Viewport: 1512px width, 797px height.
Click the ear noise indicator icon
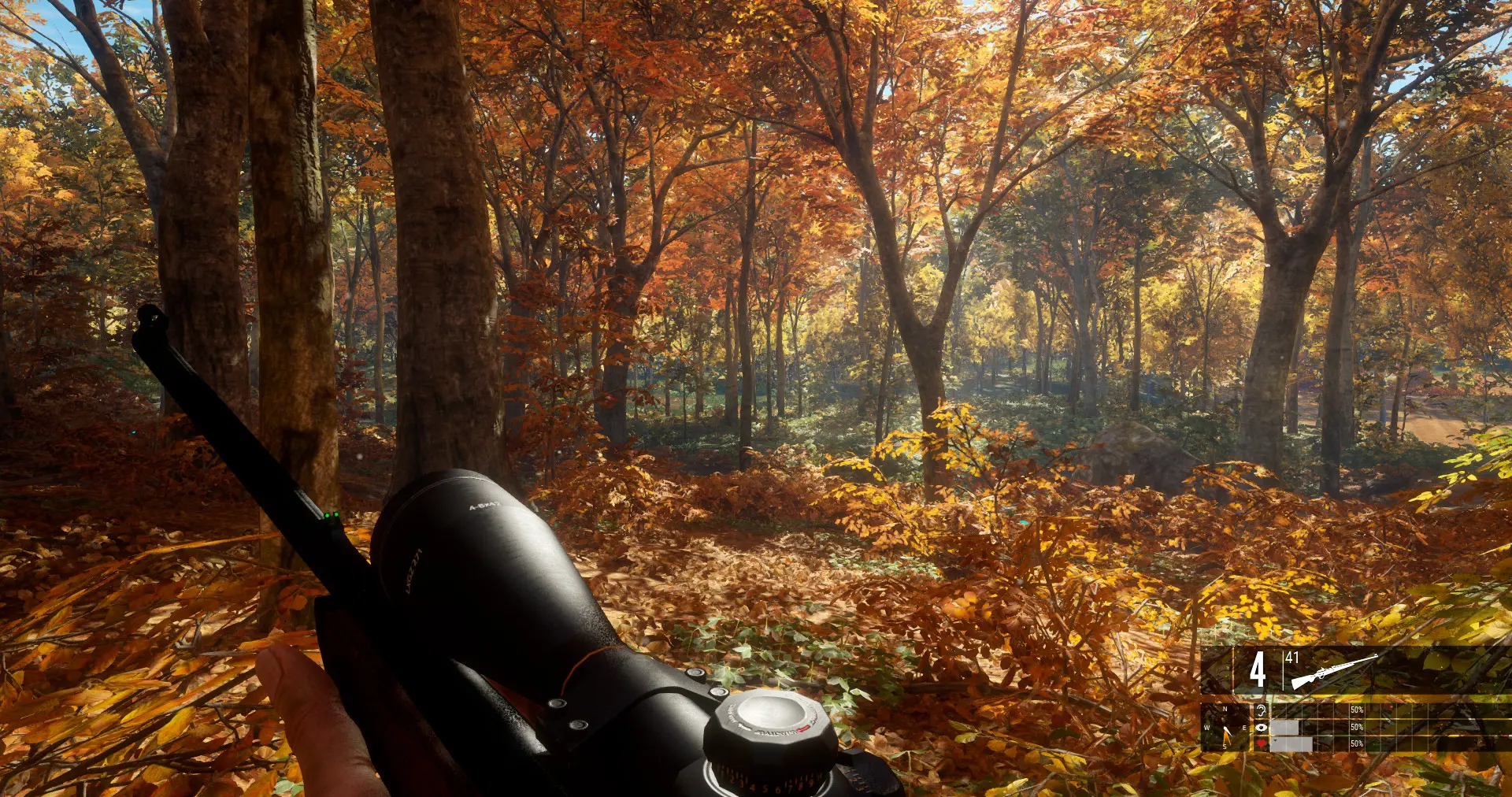click(x=1261, y=710)
